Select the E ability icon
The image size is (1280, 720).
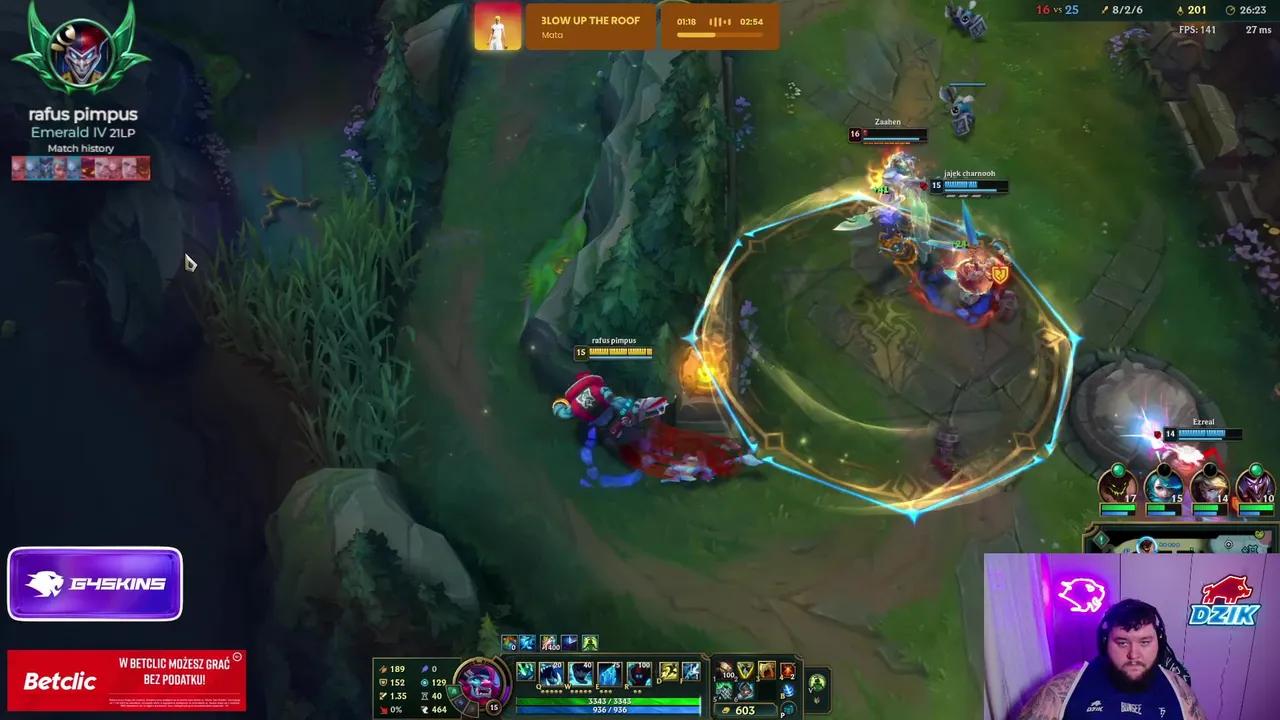tap(607, 673)
